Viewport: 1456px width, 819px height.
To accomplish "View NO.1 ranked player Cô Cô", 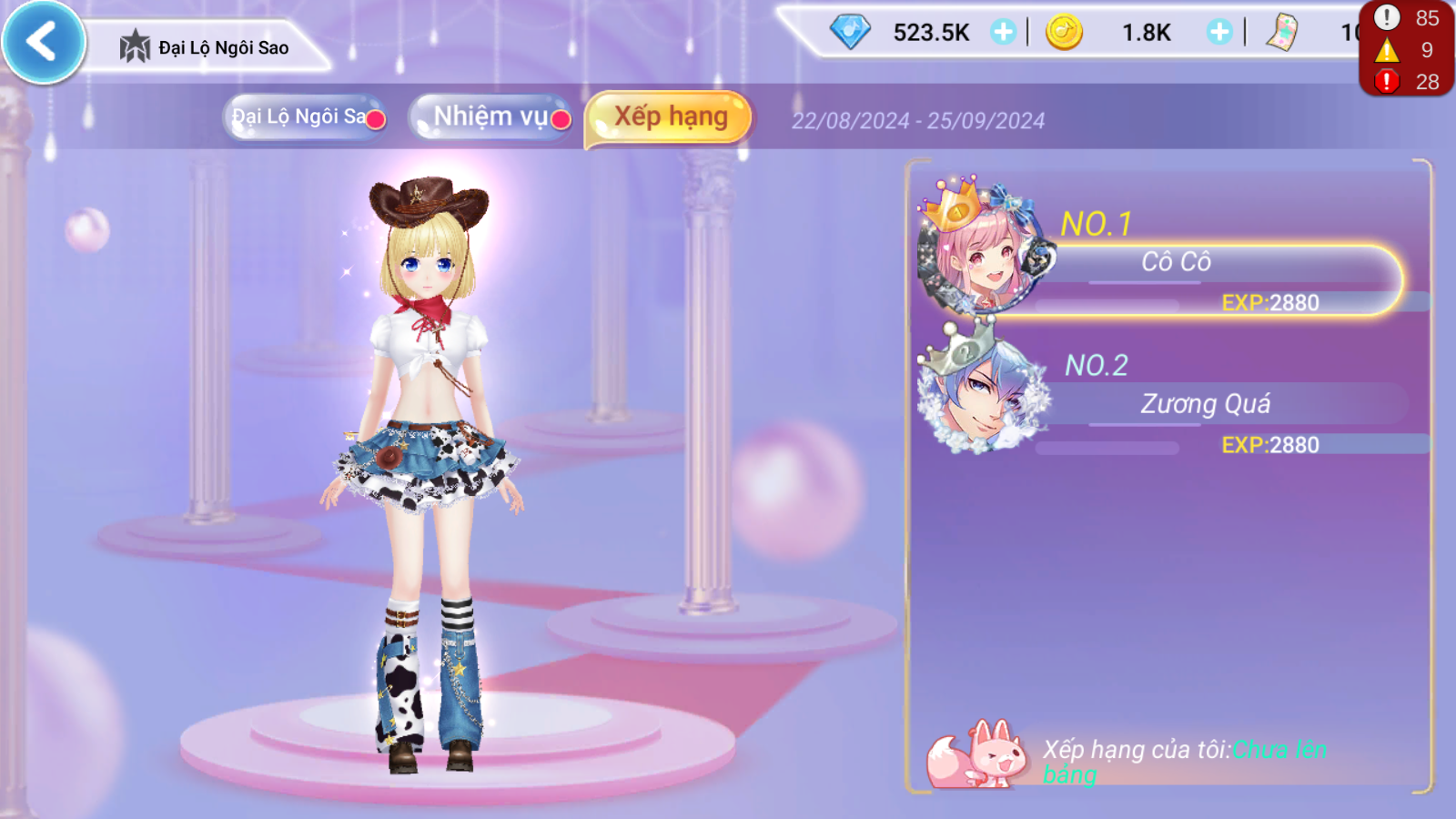I will pos(1174,264).
